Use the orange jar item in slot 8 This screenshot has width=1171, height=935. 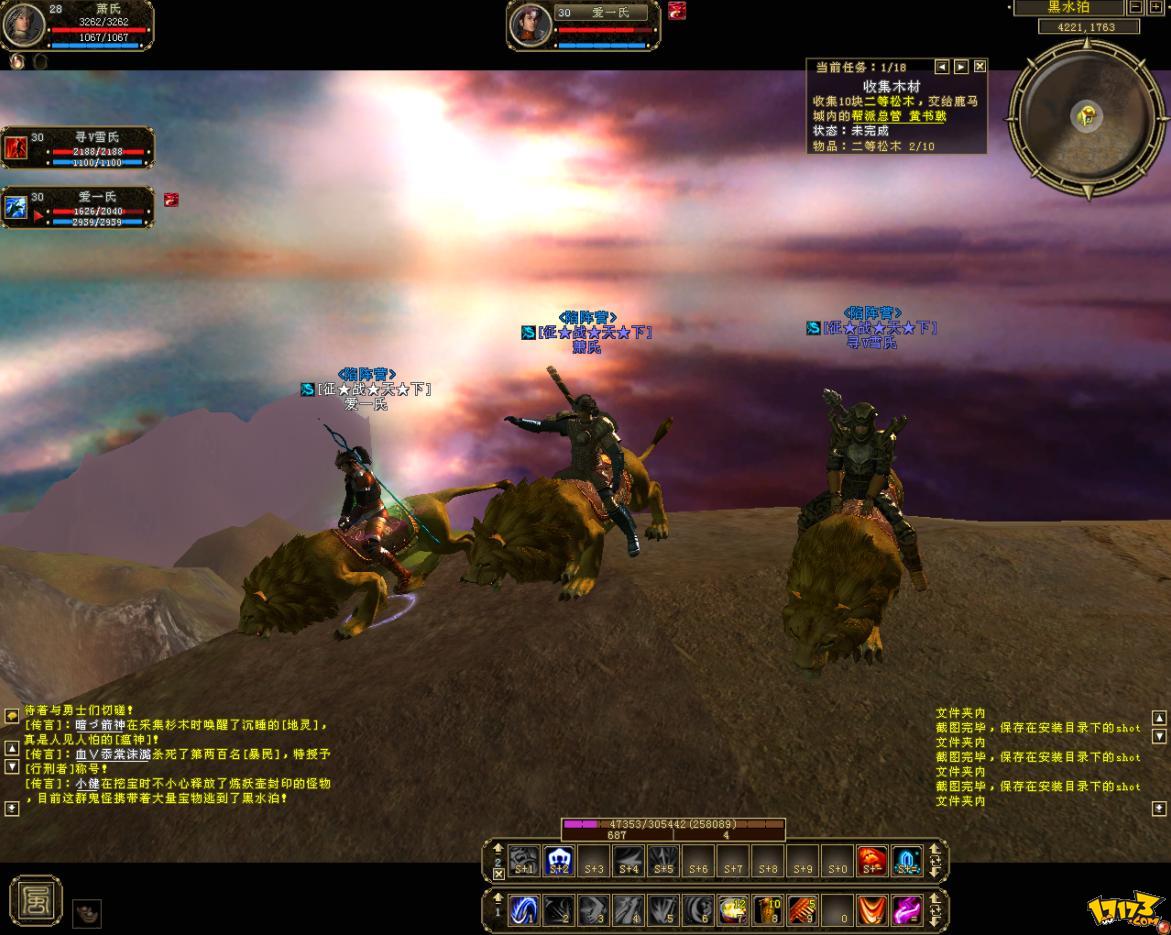coord(768,910)
